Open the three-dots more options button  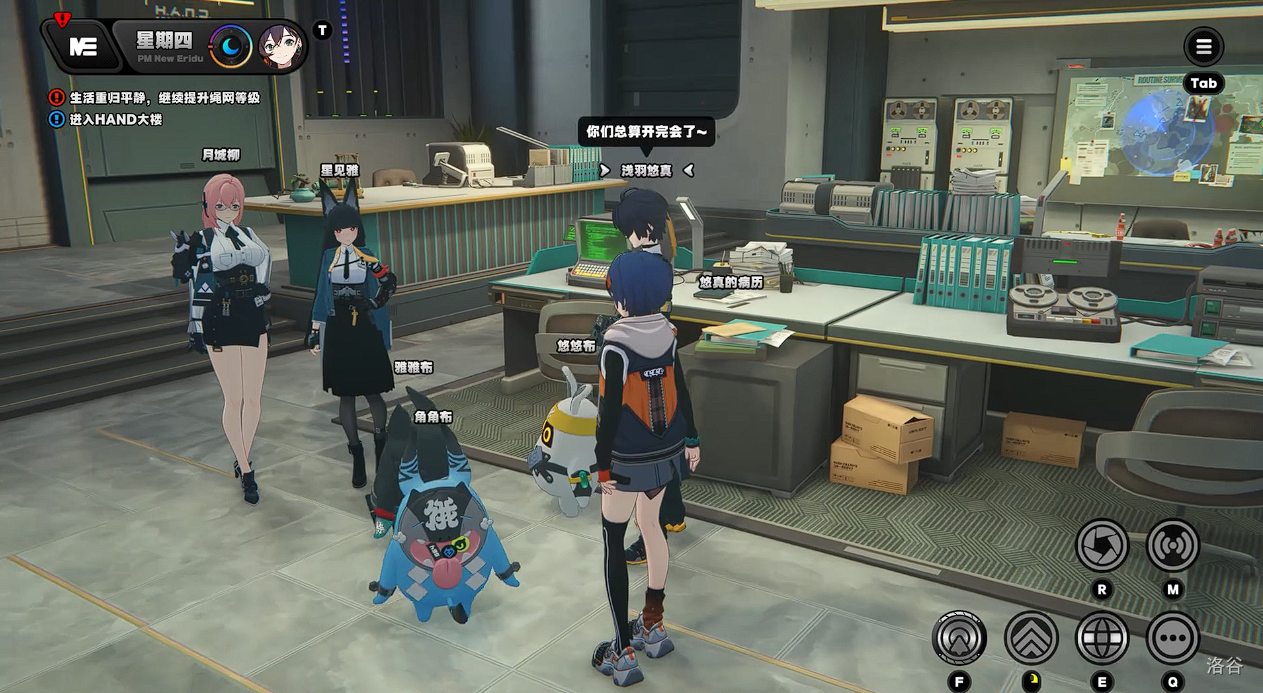coord(1172,638)
